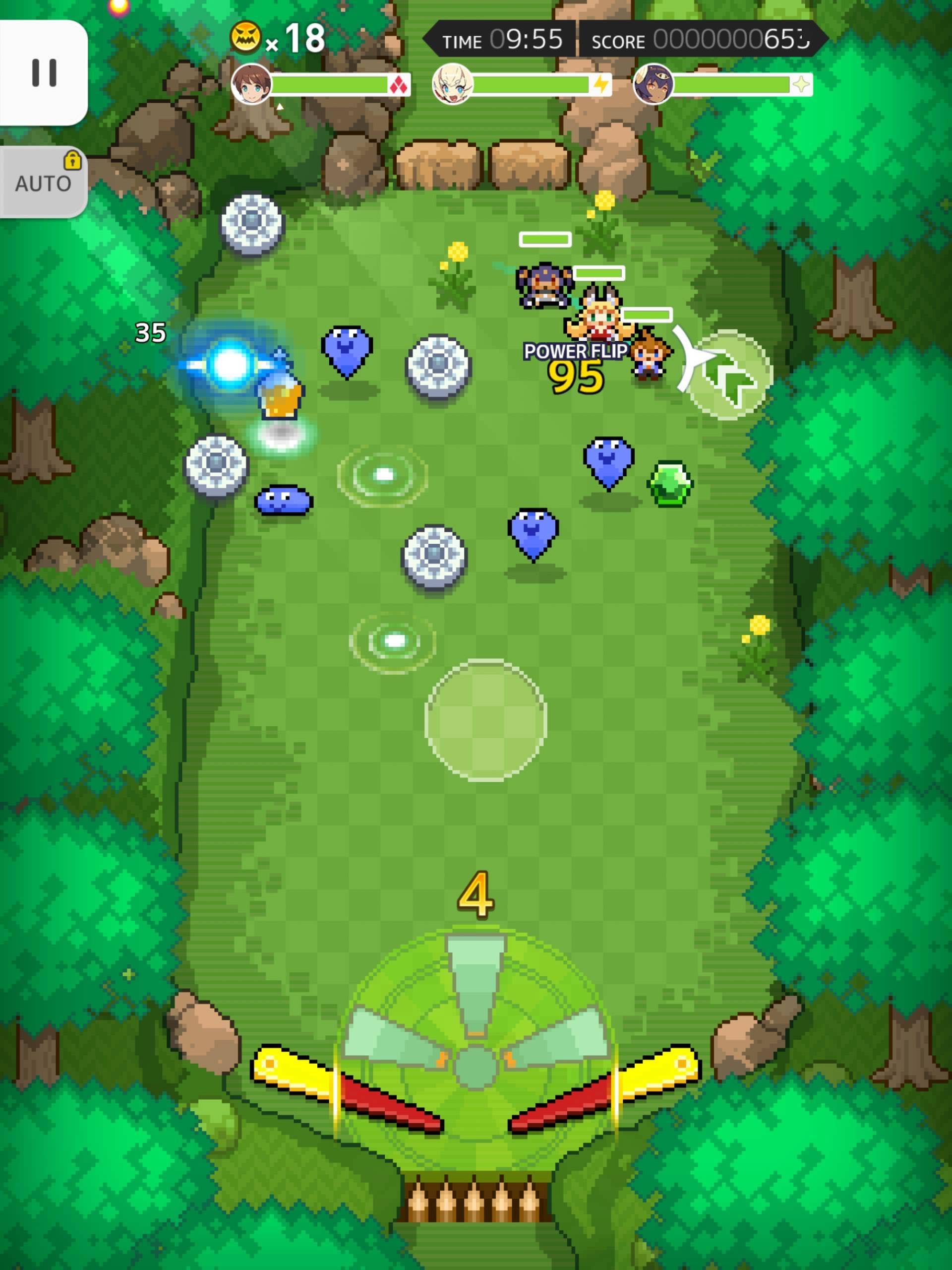Pause the game
This screenshot has width=952, height=1270.
pyautogui.click(x=44, y=72)
